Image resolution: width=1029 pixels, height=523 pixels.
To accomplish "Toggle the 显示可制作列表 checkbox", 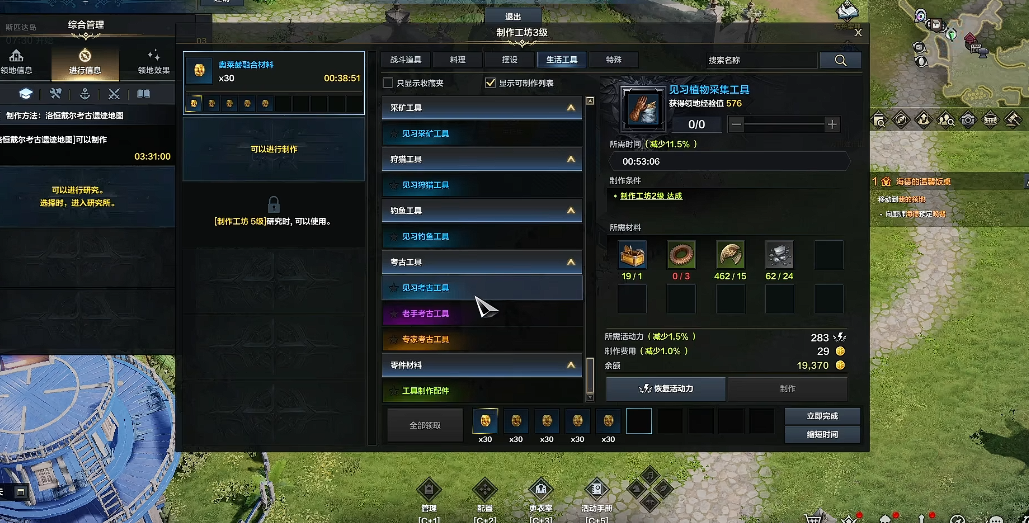I will 490,83.
